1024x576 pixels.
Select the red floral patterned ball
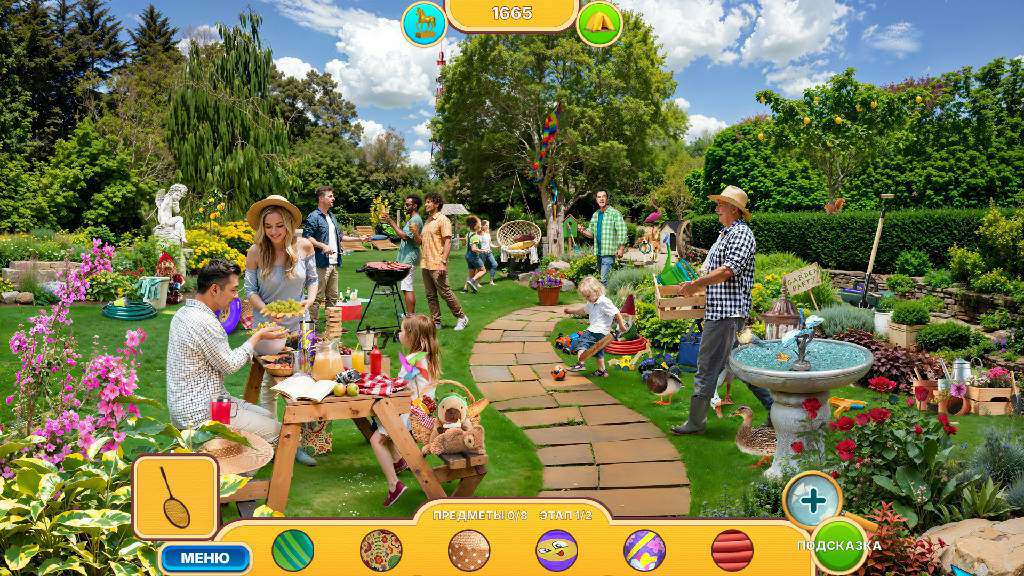pos(381,550)
